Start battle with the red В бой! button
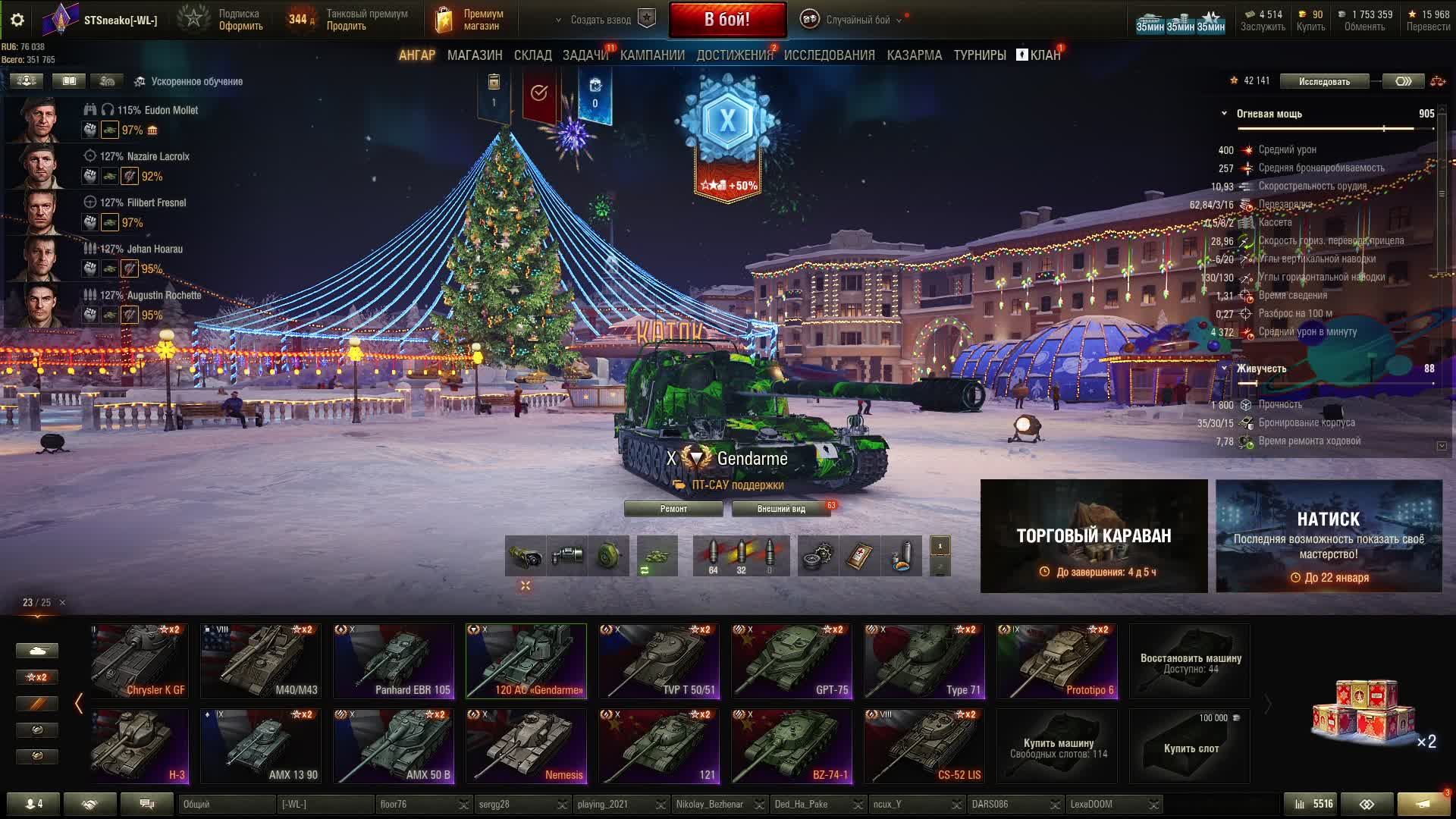The image size is (1456, 819). pos(727,20)
